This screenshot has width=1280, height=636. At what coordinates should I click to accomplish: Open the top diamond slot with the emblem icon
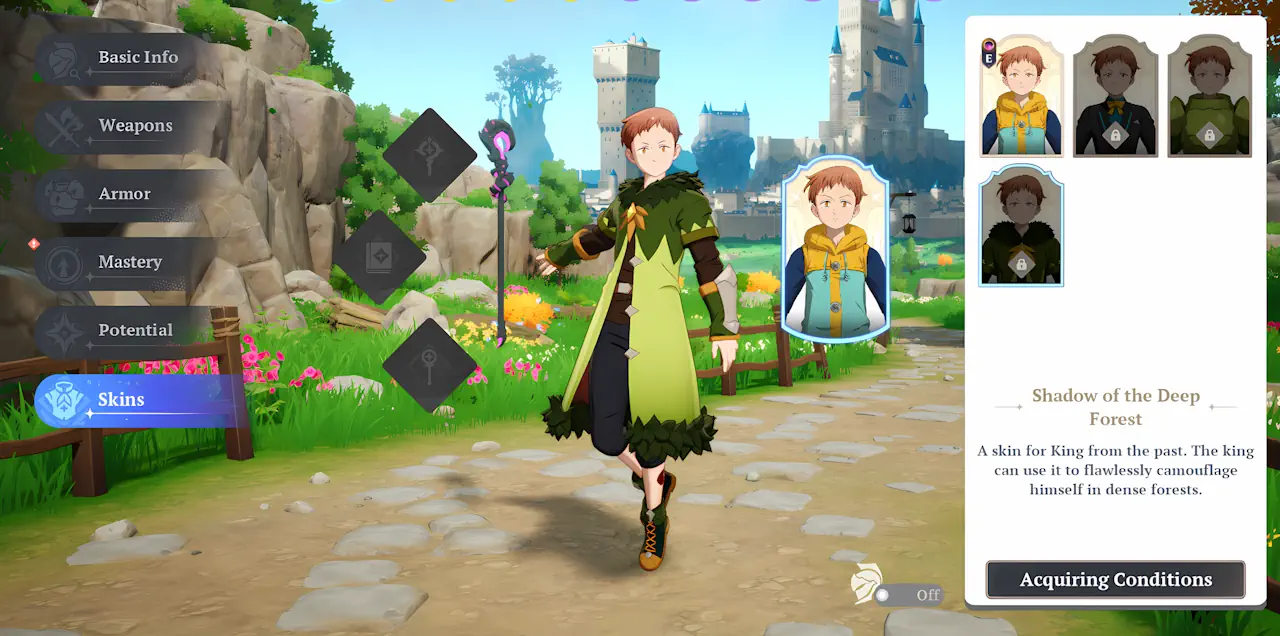[x=430, y=154]
